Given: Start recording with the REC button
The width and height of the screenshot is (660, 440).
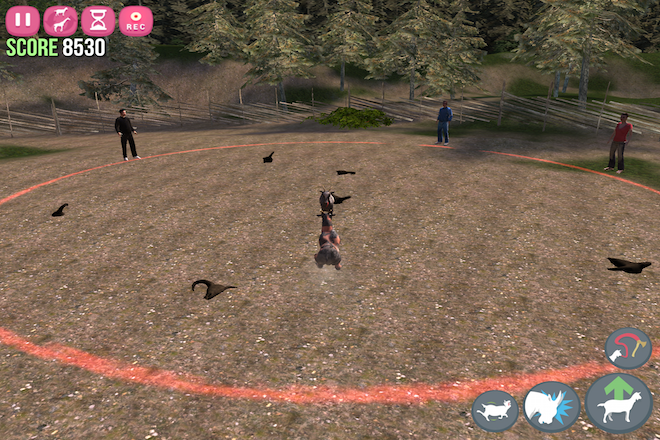Looking at the screenshot, I should click(x=136, y=20).
